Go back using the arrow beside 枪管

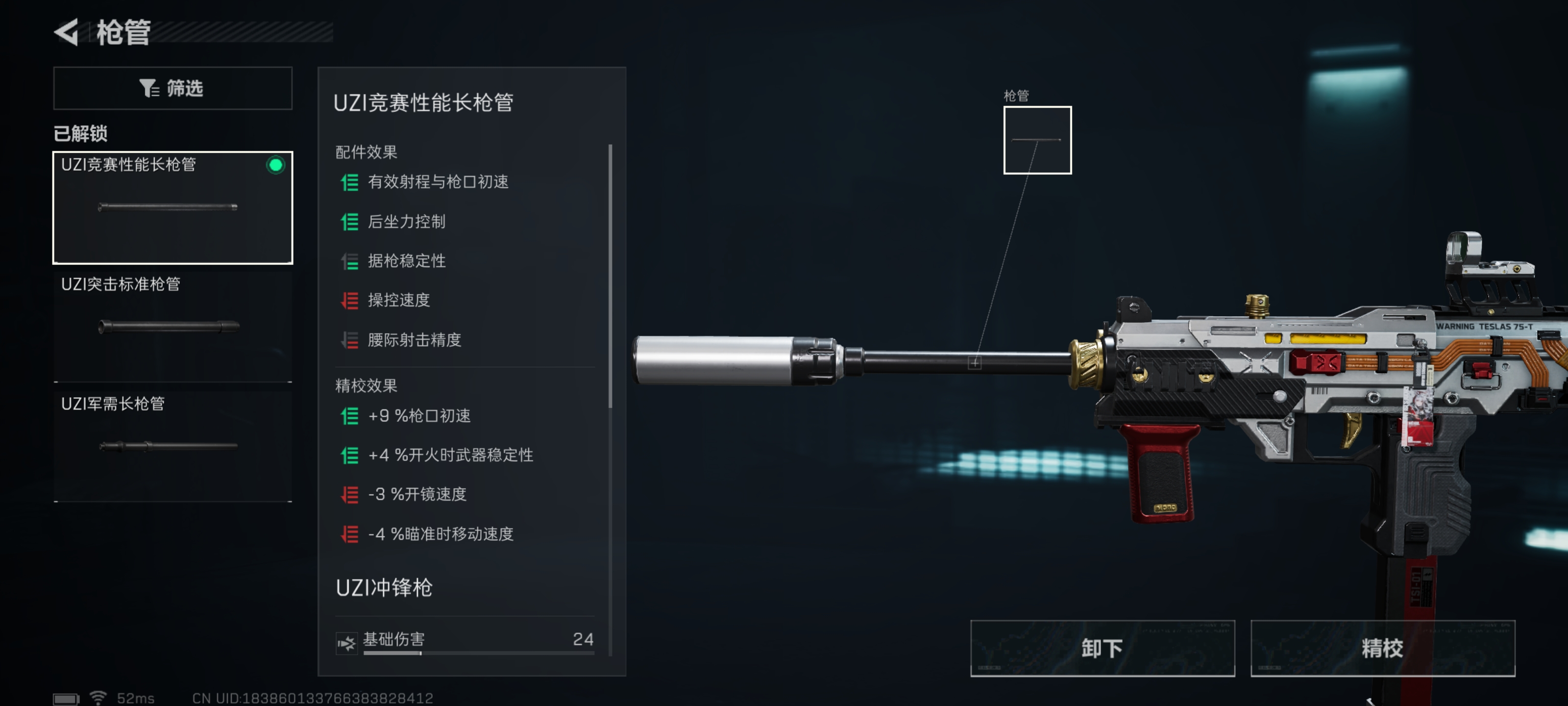coord(67,32)
